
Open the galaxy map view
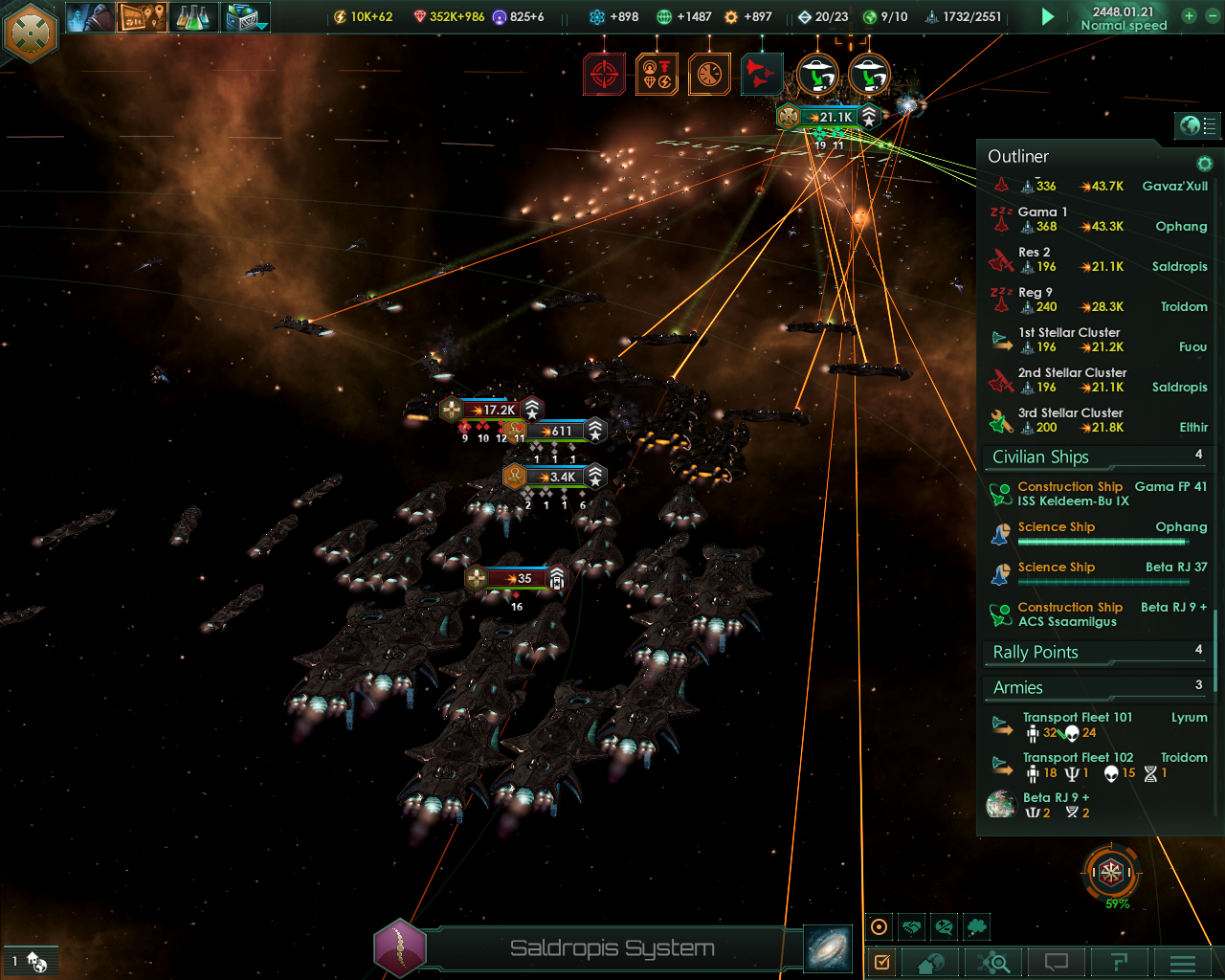tap(828, 948)
